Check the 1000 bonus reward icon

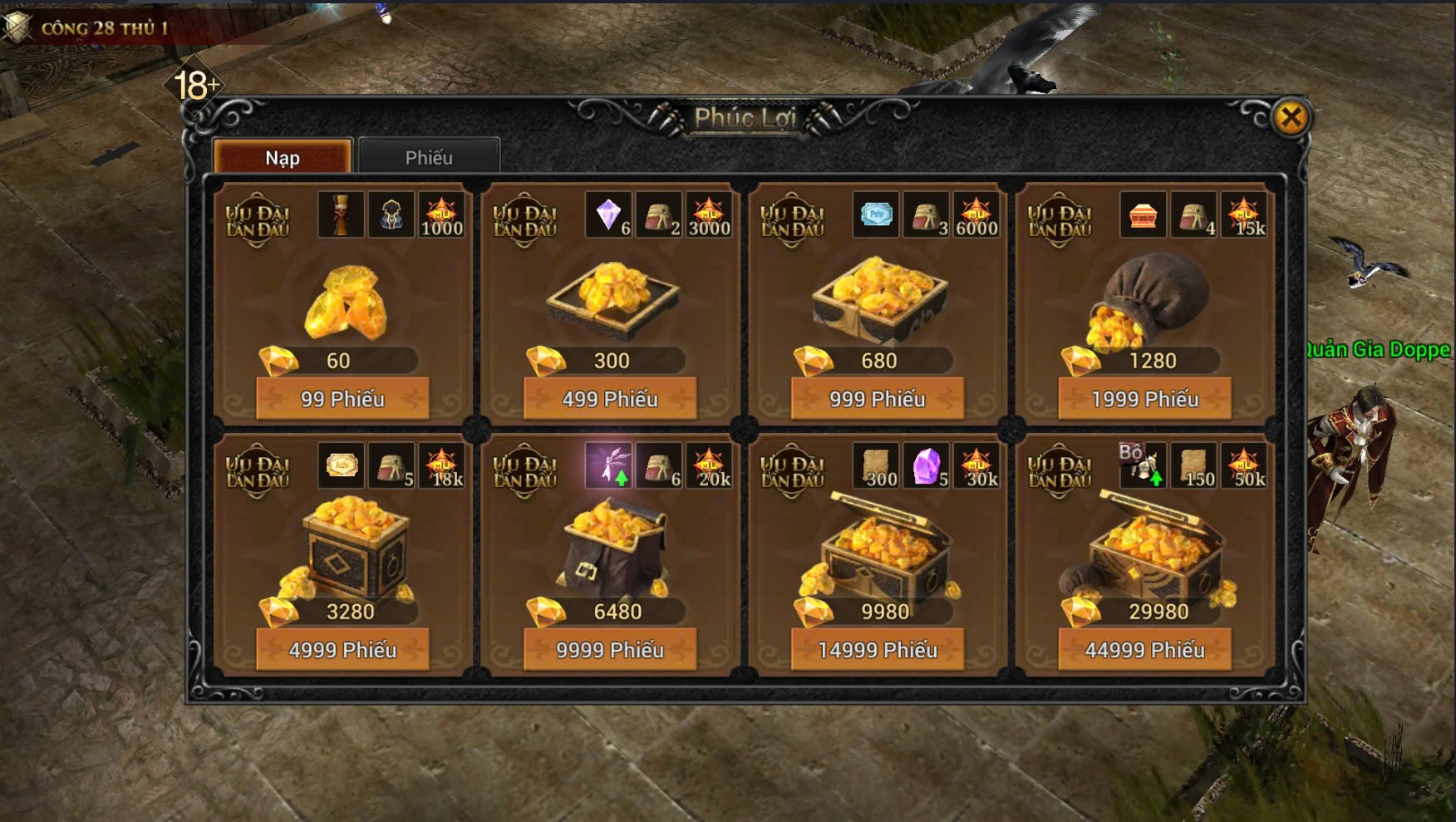coord(441,215)
